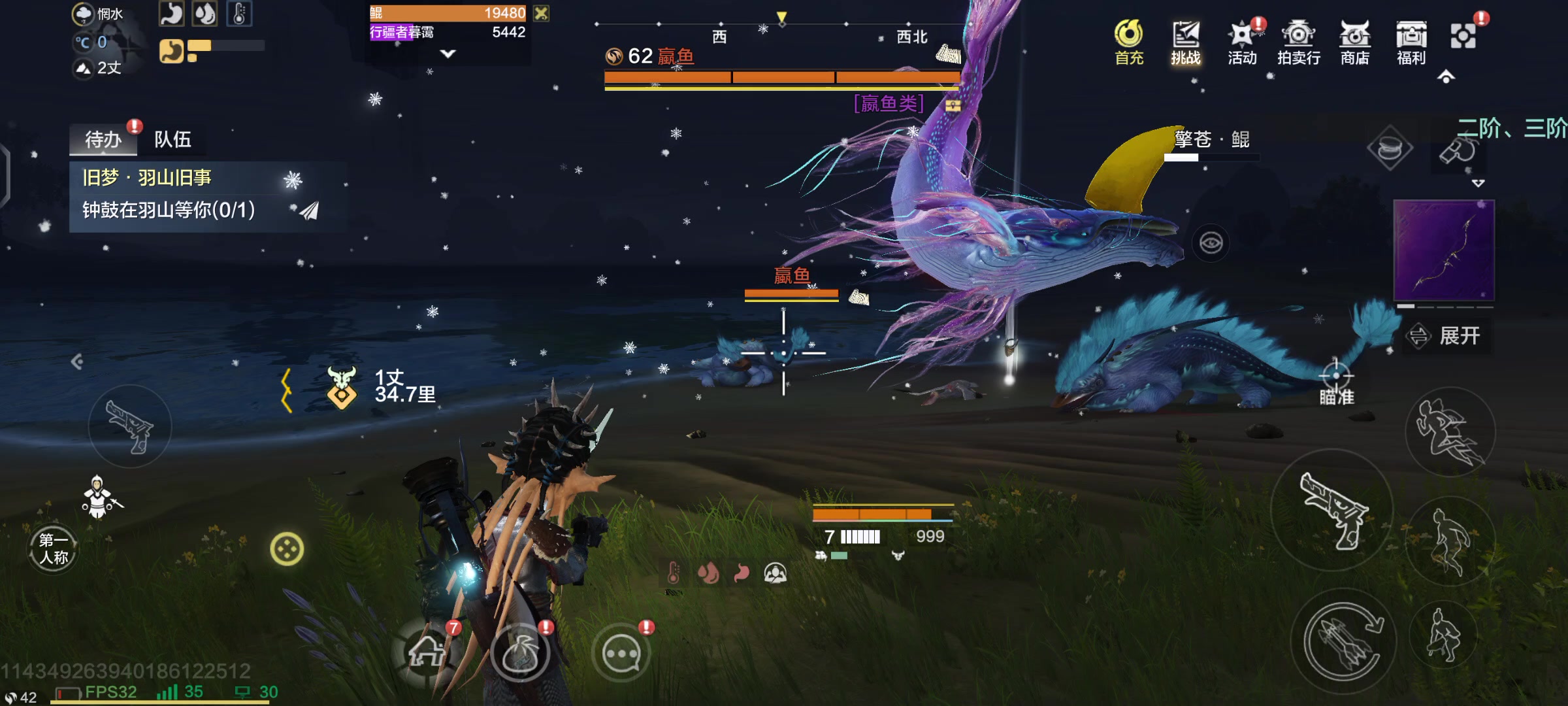Expand the 展开 weapon panel
The height and width of the screenshot is (706, 1568).
tap(1449, 336)
